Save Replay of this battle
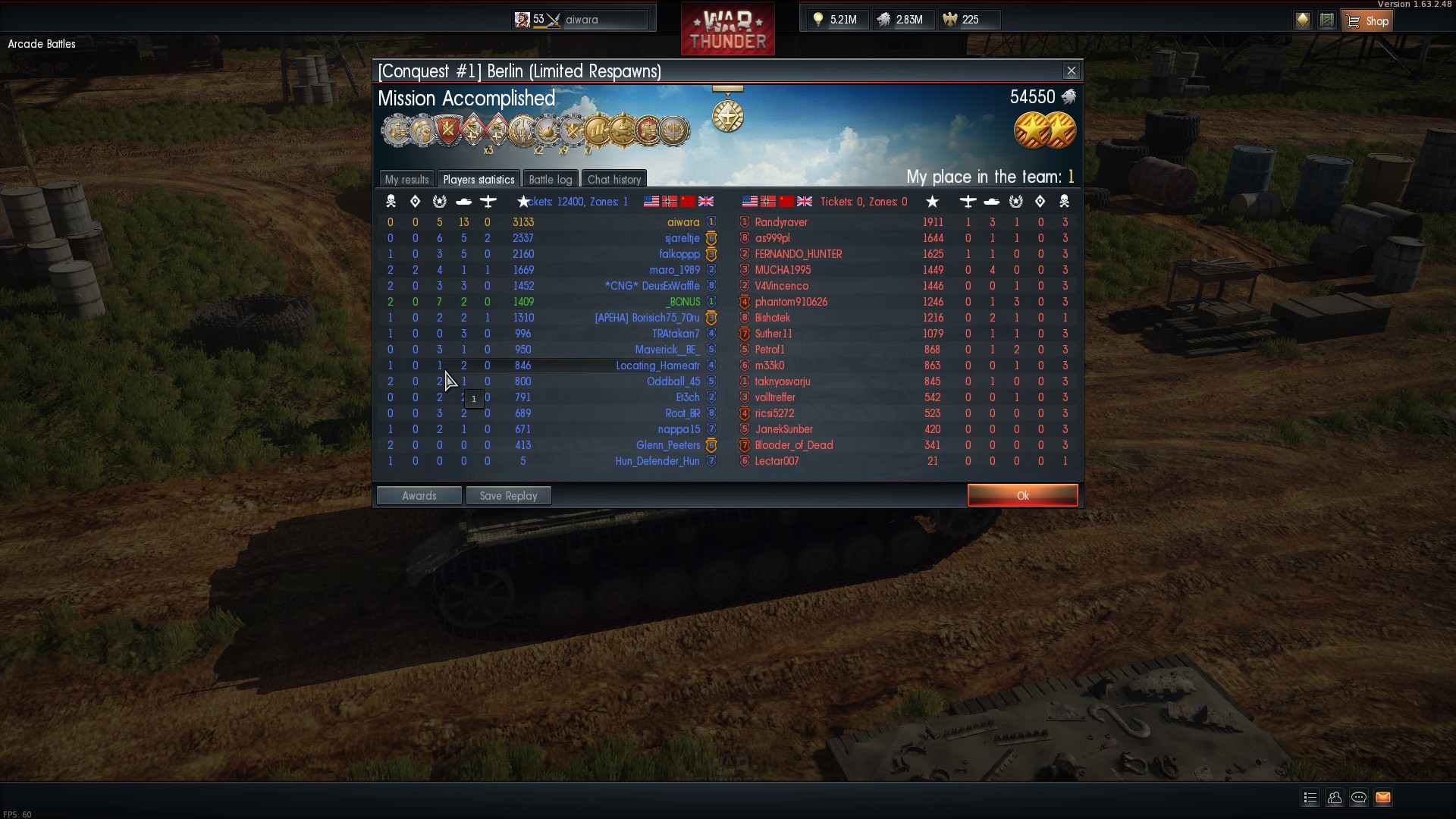Screen dimensions: 1456x819 [x=508, y=495]
